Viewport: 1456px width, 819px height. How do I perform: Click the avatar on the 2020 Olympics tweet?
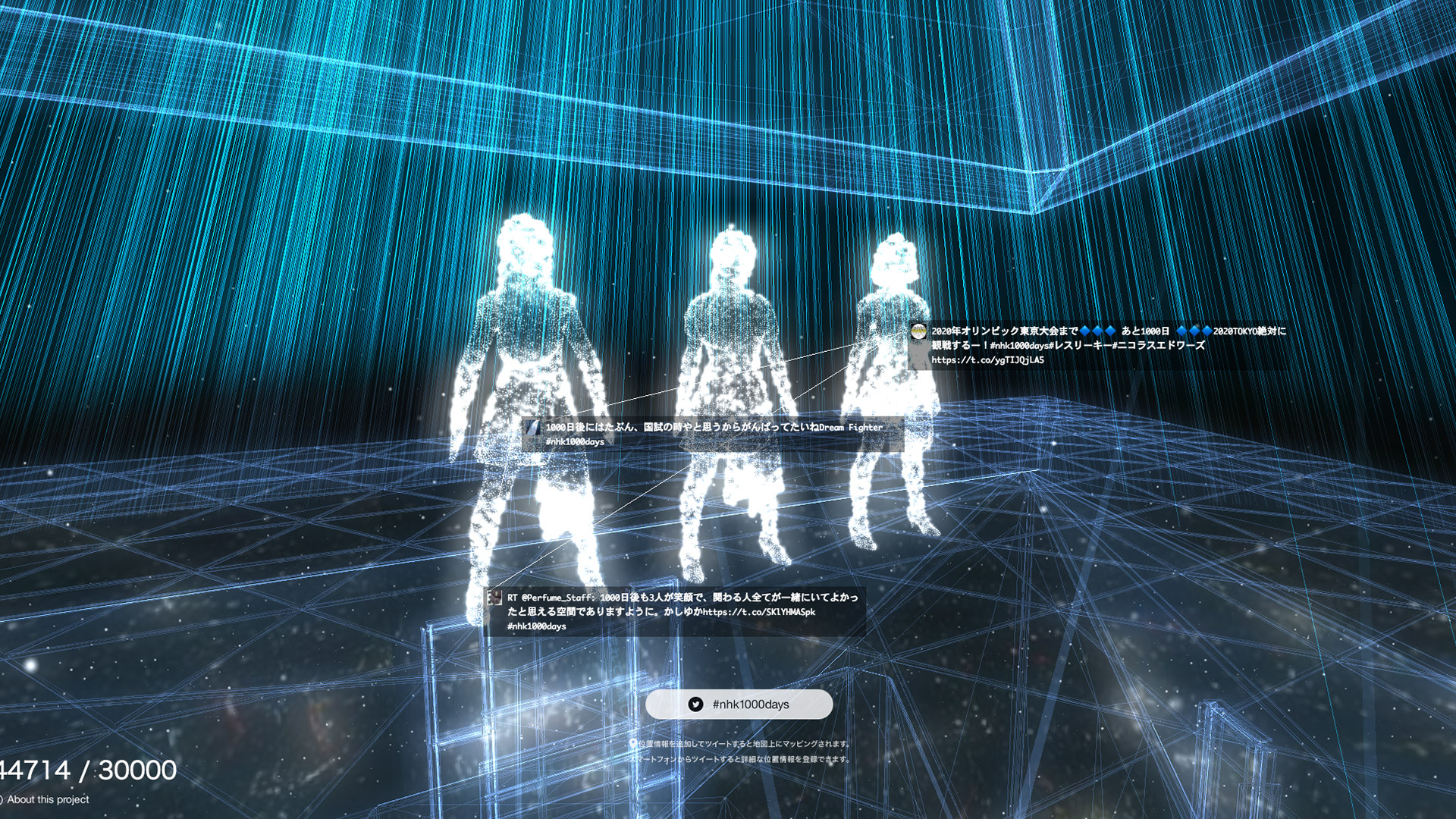pos(918,331)
